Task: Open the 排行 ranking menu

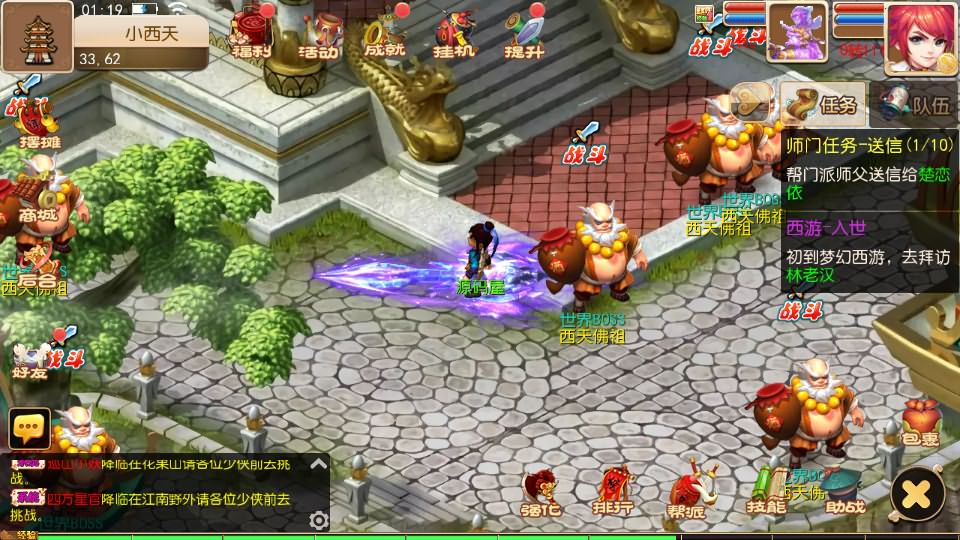Action: tap(614, 492)
